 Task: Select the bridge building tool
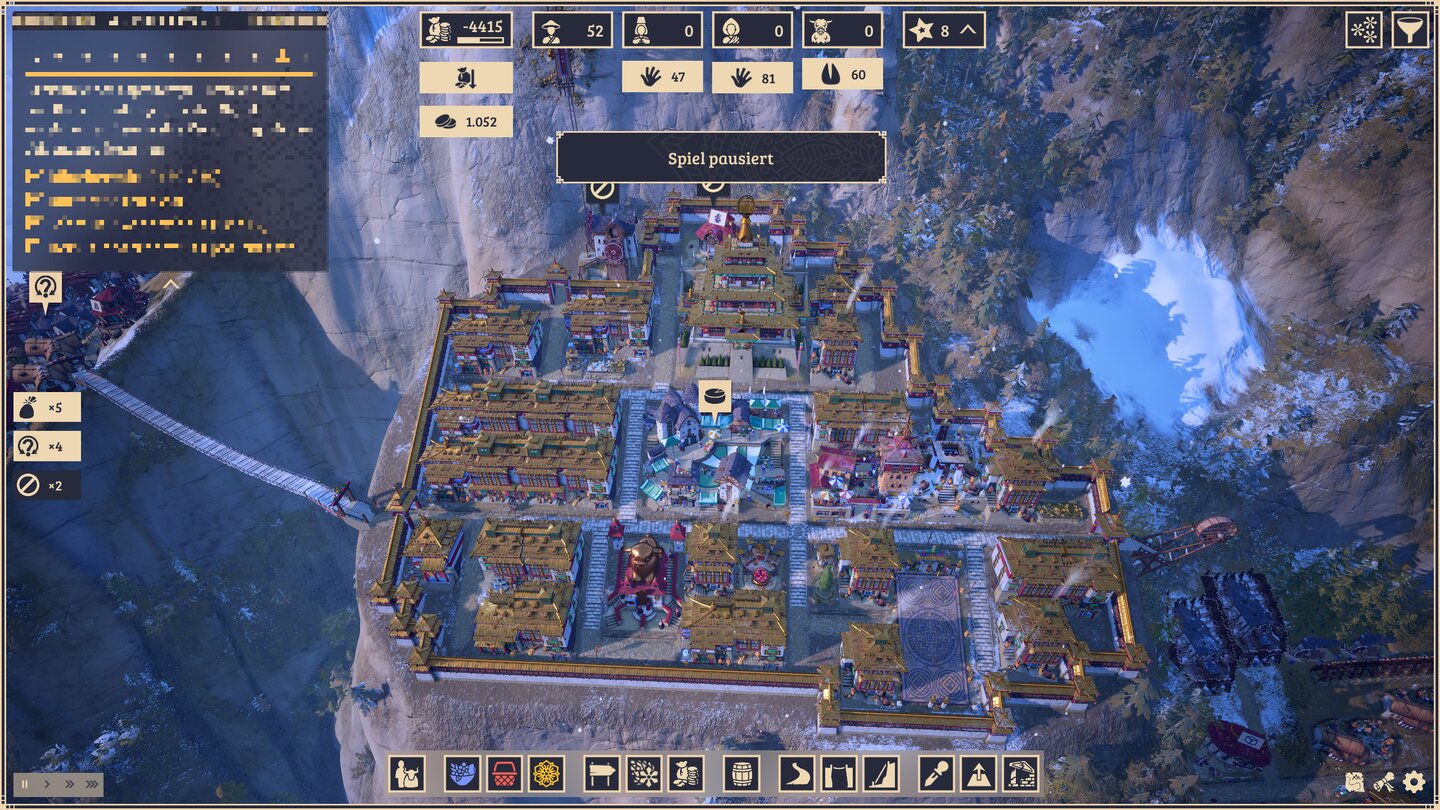(839, 774)
